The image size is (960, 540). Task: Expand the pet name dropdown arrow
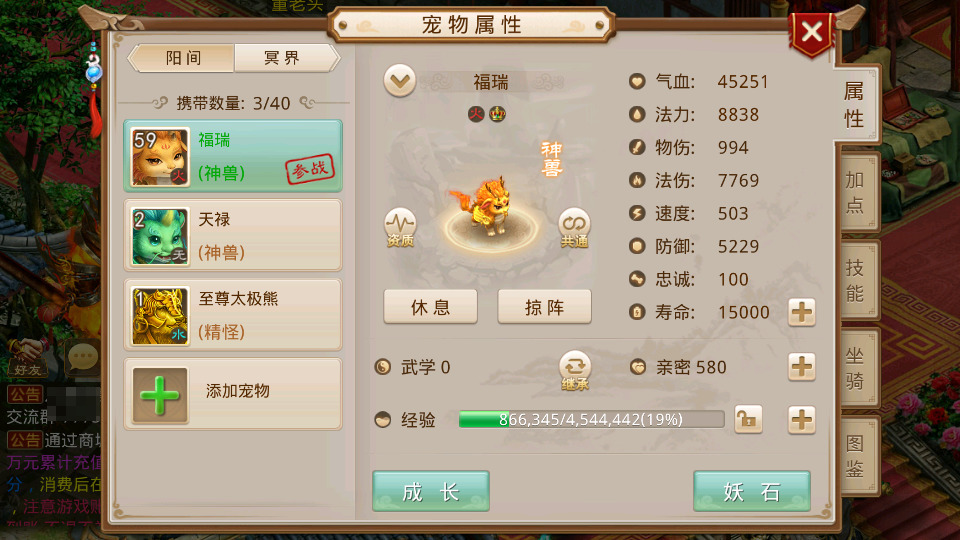click(x=400, y=82)
